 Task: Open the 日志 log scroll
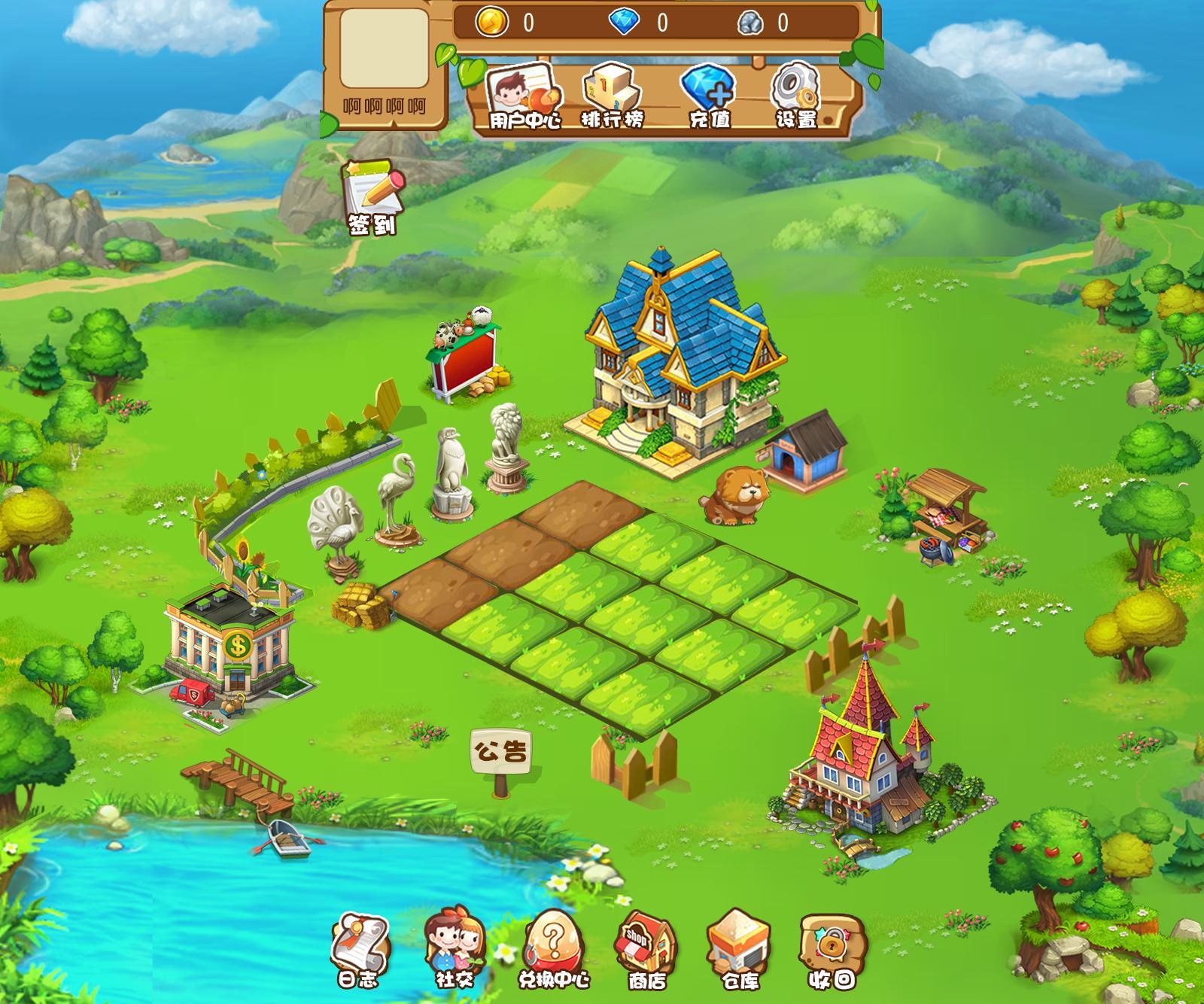[359, 950]
